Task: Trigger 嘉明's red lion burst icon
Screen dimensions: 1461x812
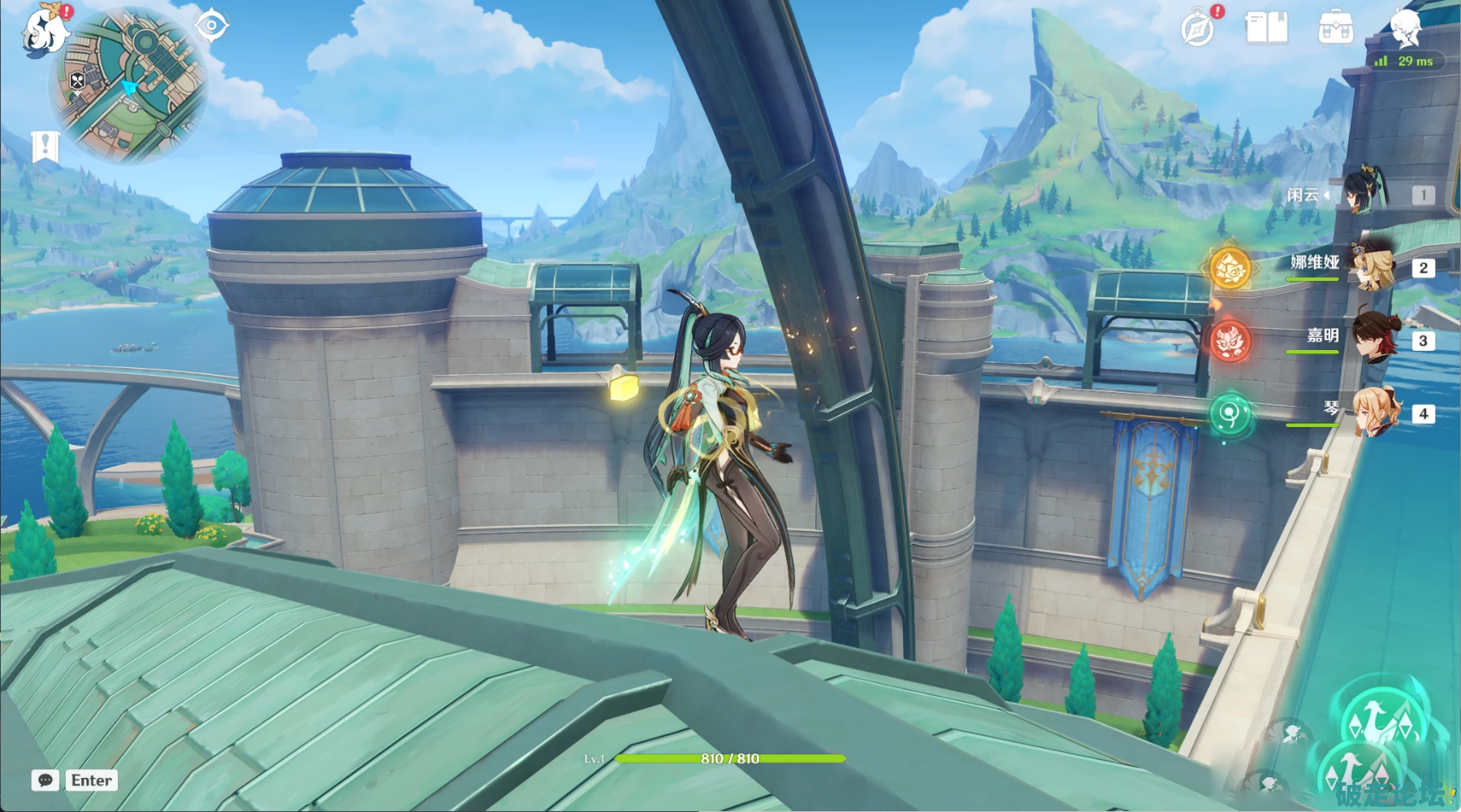Action: pyautogui.click(x=1230, y=339)
